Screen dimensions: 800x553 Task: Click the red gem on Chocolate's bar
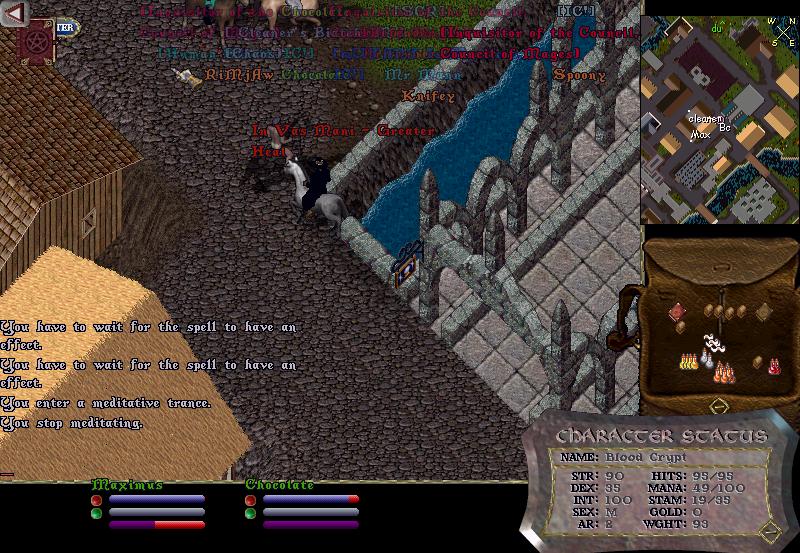pos(250,499)
